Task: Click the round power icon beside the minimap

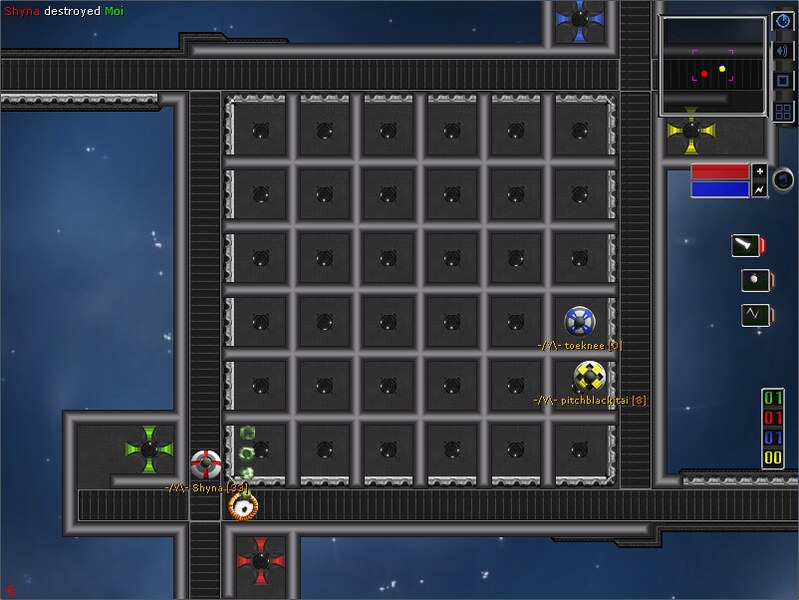Action: pos(783,20)
